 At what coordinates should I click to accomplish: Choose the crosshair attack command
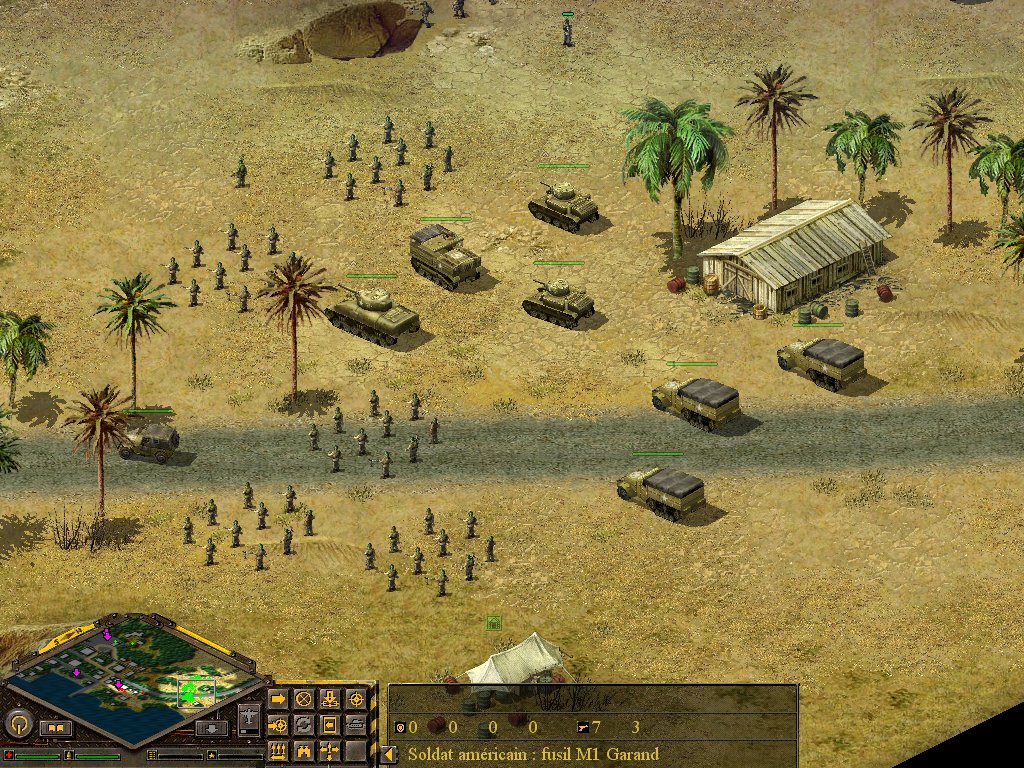point(356,698)
